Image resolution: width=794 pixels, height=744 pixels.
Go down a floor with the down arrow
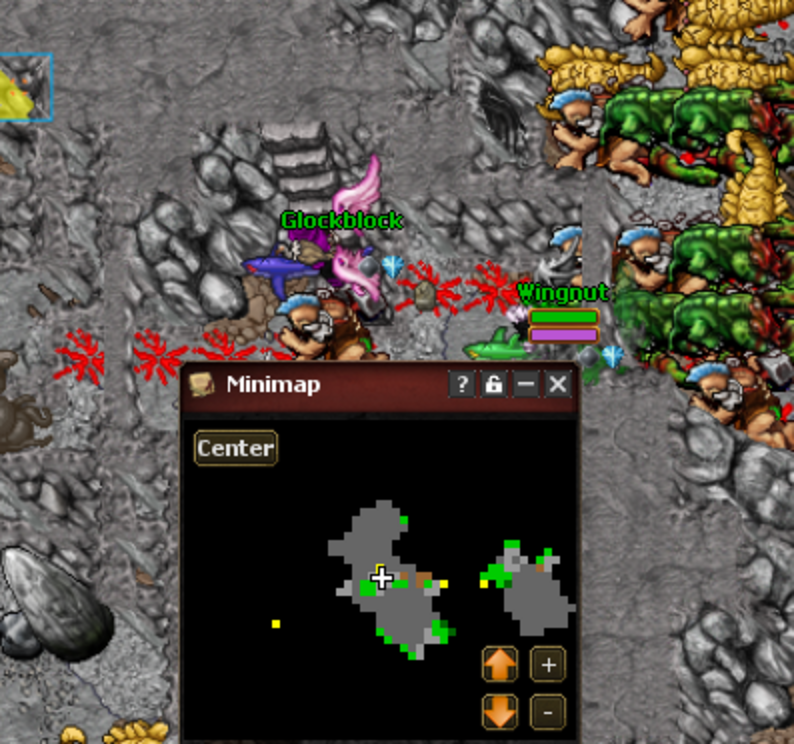tap(500, 711)
